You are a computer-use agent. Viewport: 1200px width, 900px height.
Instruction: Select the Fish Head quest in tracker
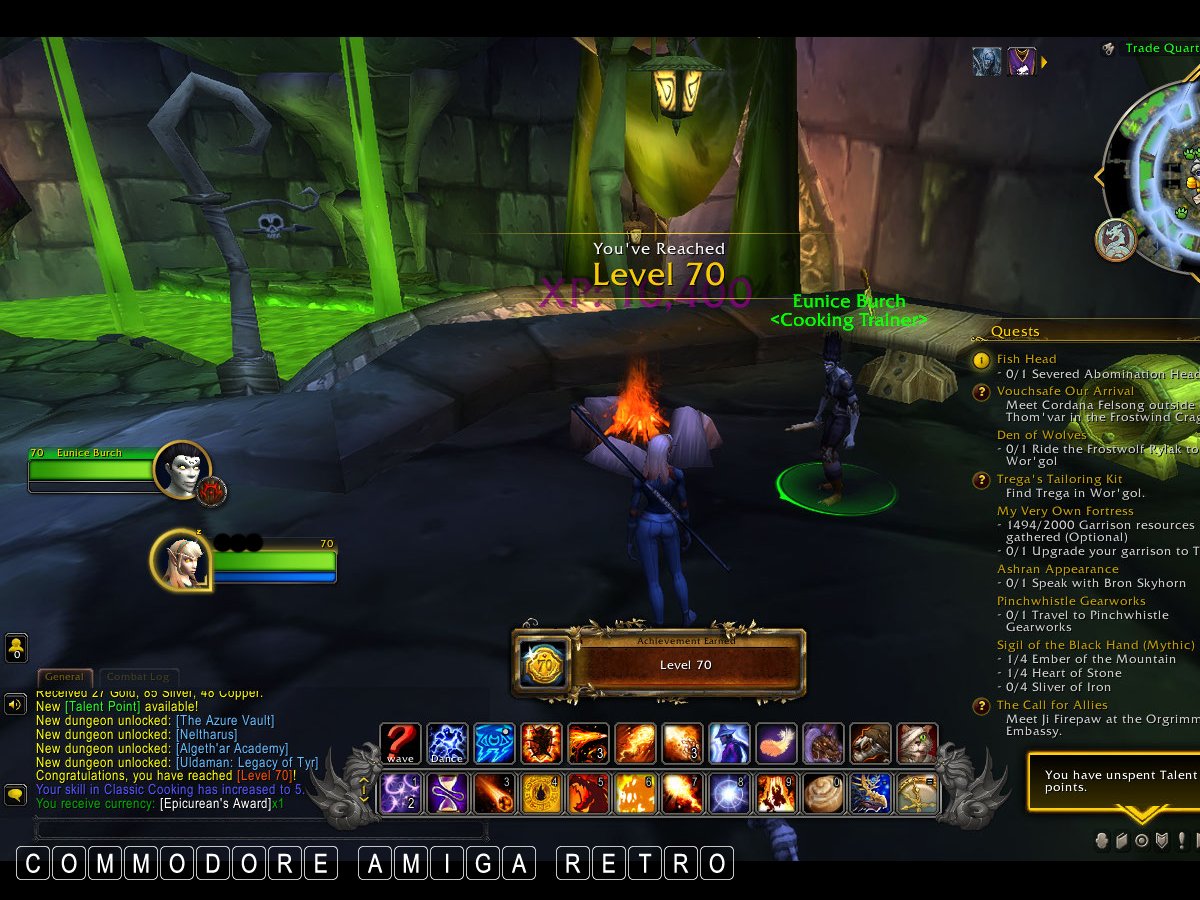1026,359
